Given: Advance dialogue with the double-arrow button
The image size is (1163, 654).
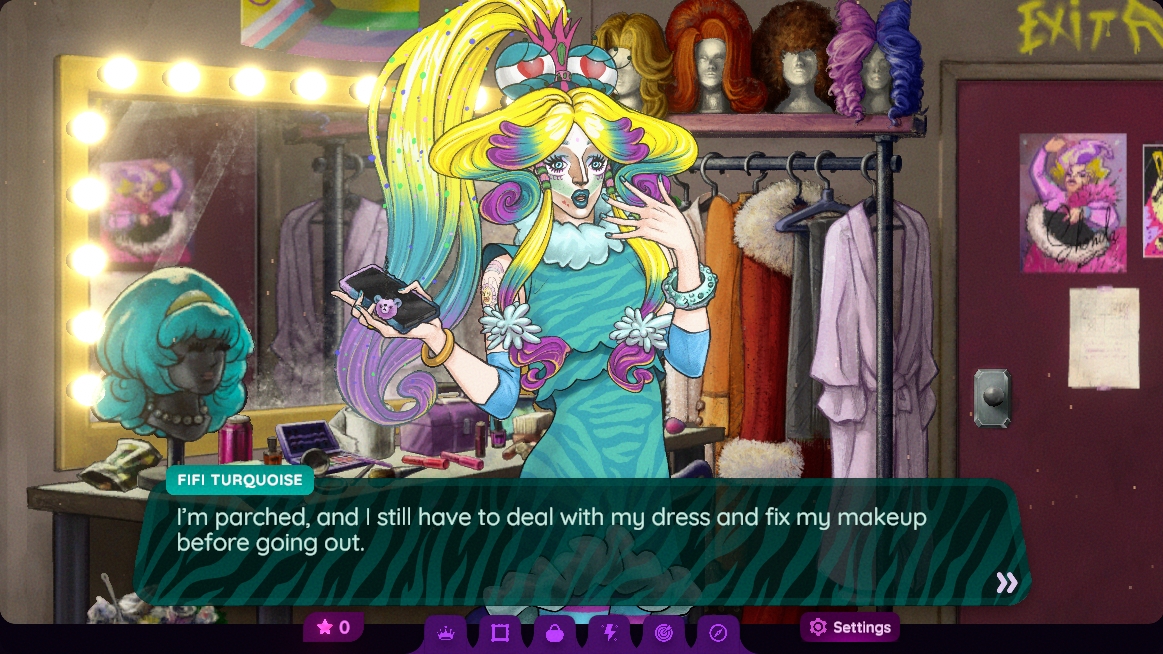Looking at the screenshot, I should (1006, 583).
